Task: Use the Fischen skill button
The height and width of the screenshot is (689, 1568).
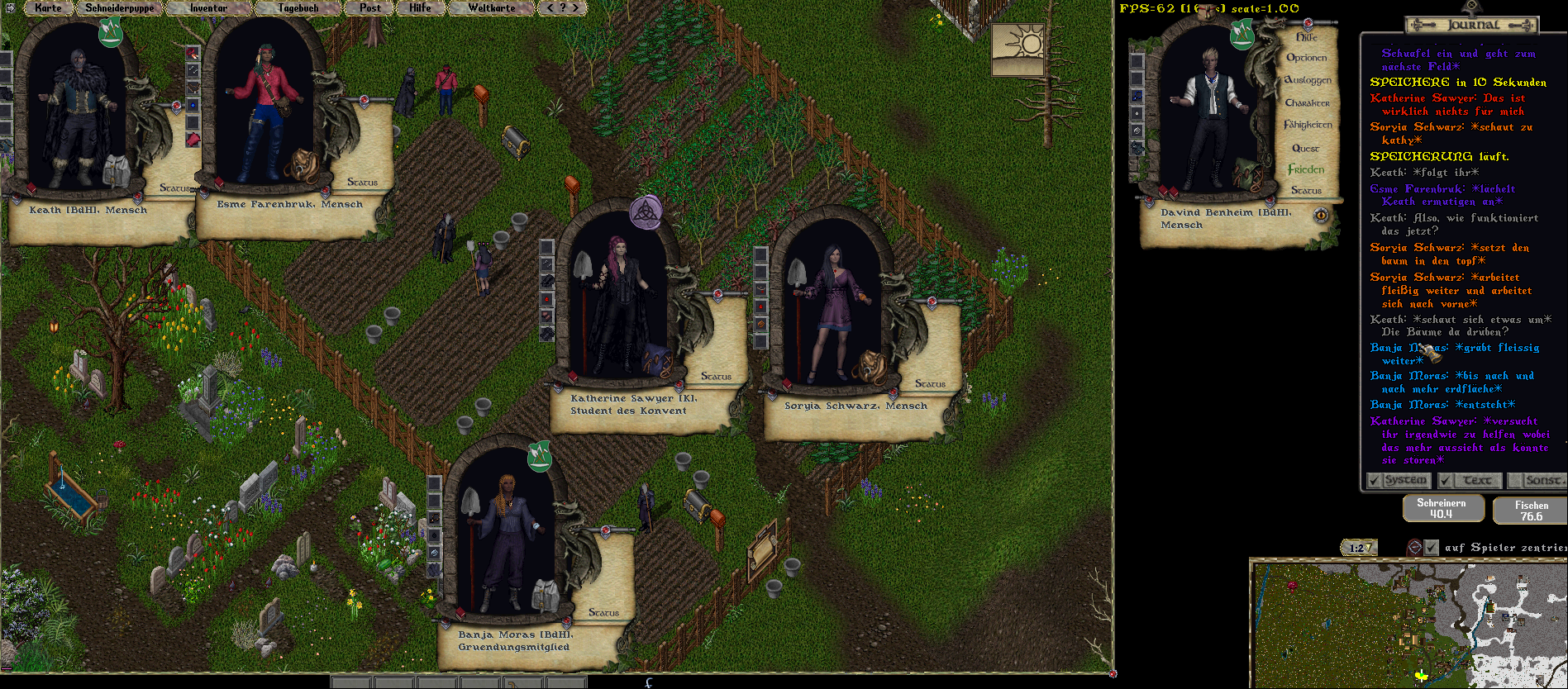Action: (x=1531, y=511)
